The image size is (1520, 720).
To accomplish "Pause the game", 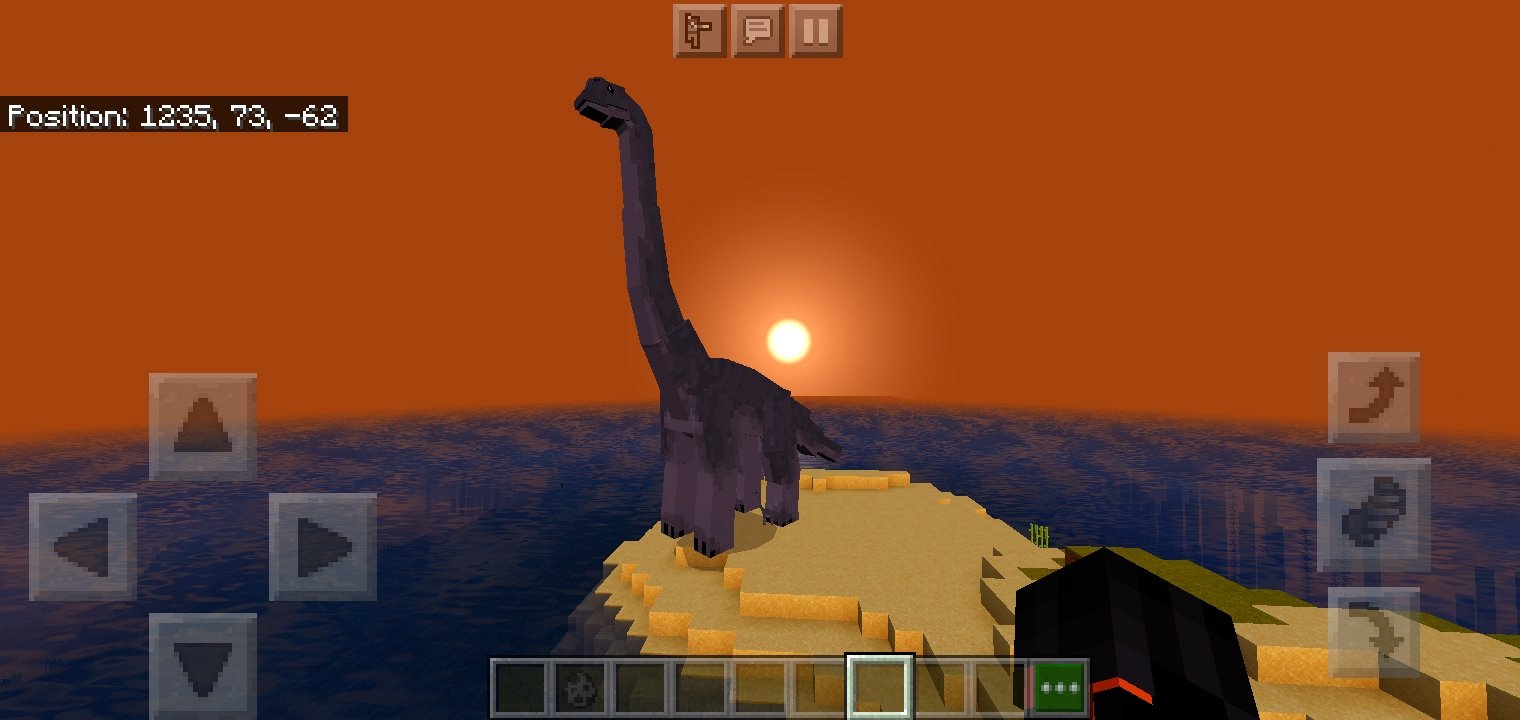I will (817, 32).
